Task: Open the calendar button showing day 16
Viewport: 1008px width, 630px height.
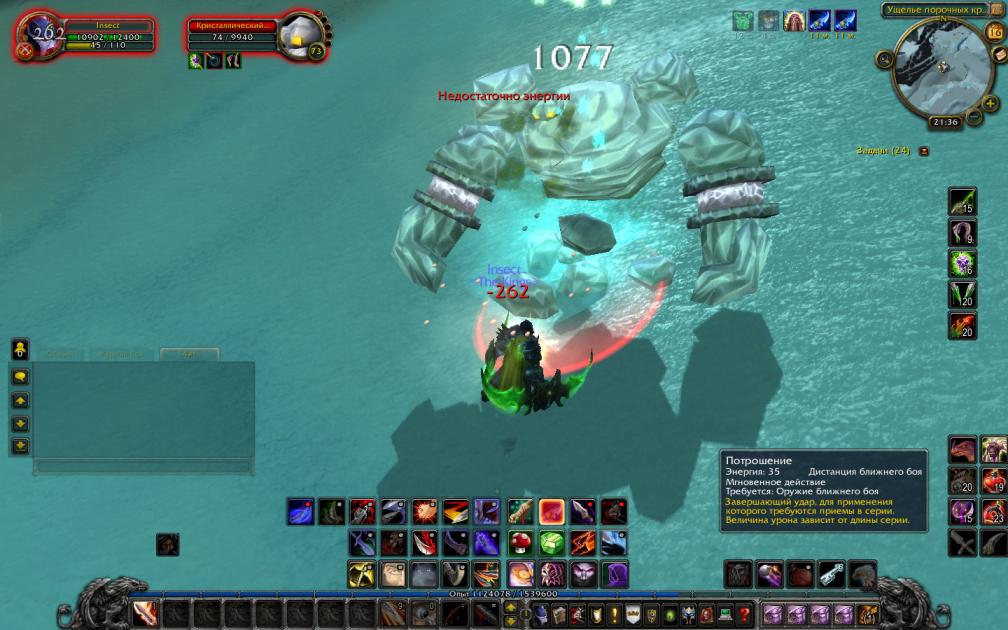Action: (994, 31)
